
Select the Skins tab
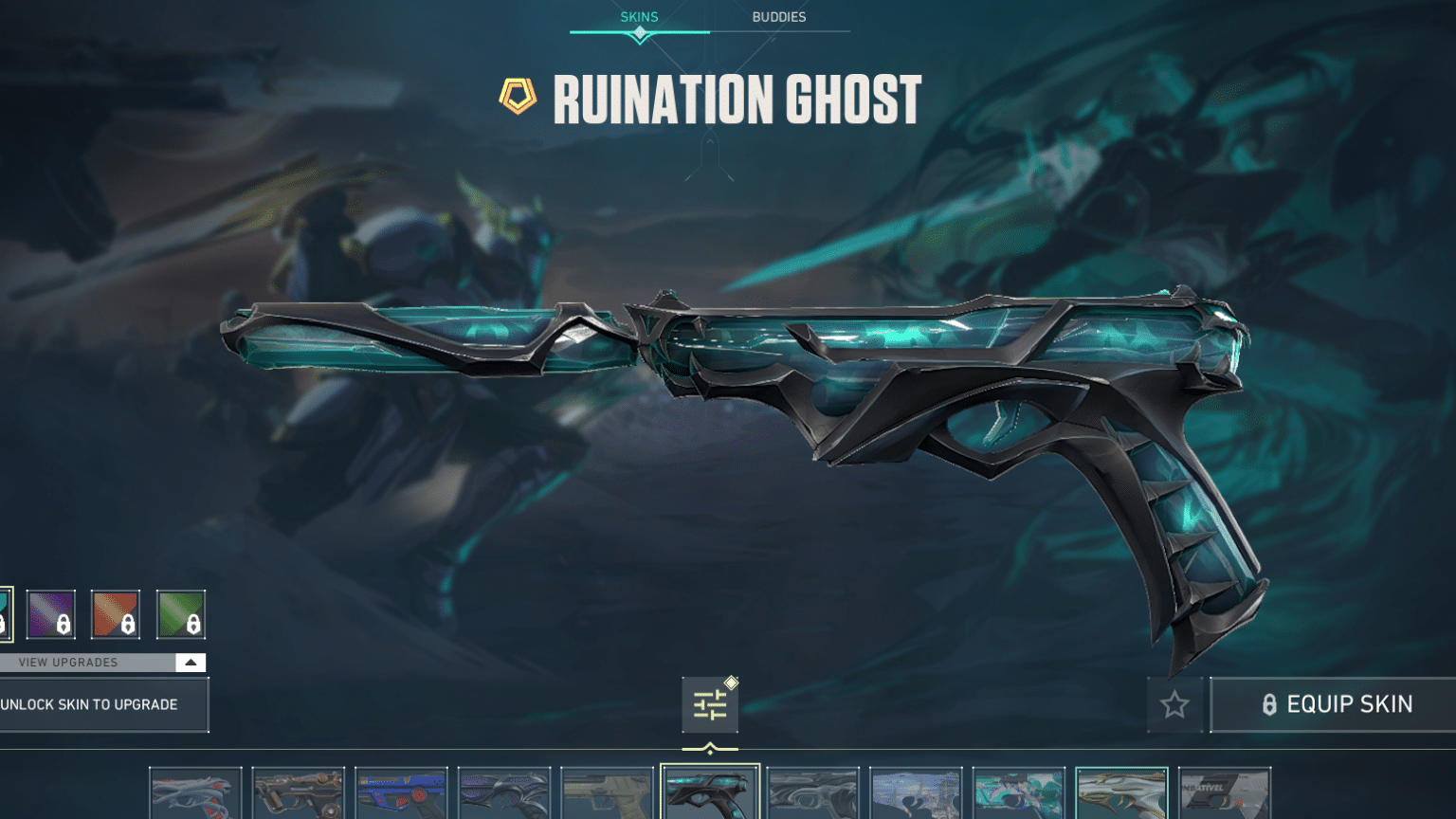639,16
